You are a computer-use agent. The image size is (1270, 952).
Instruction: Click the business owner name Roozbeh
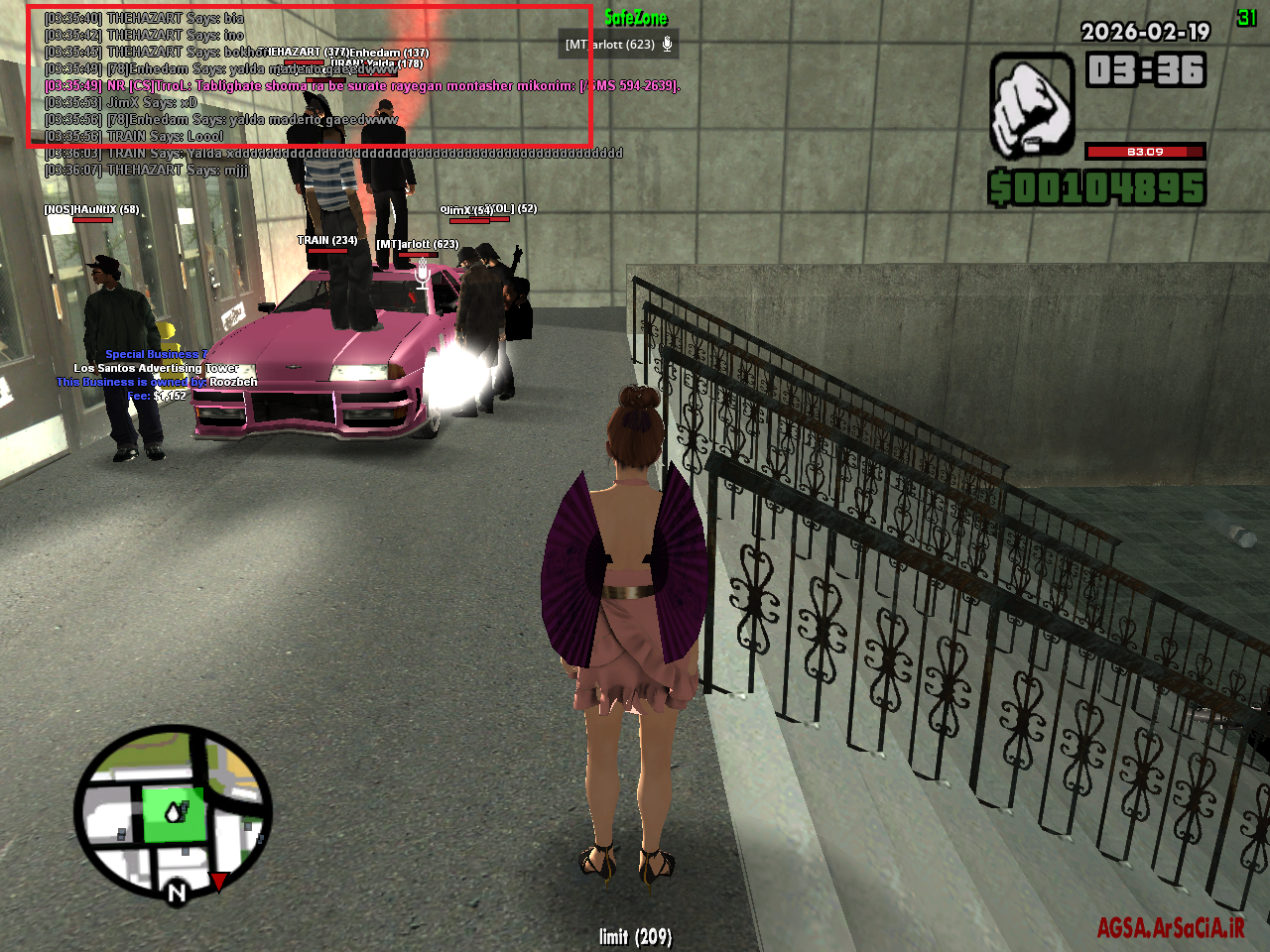pyautogui.click(x=235, y=382)
